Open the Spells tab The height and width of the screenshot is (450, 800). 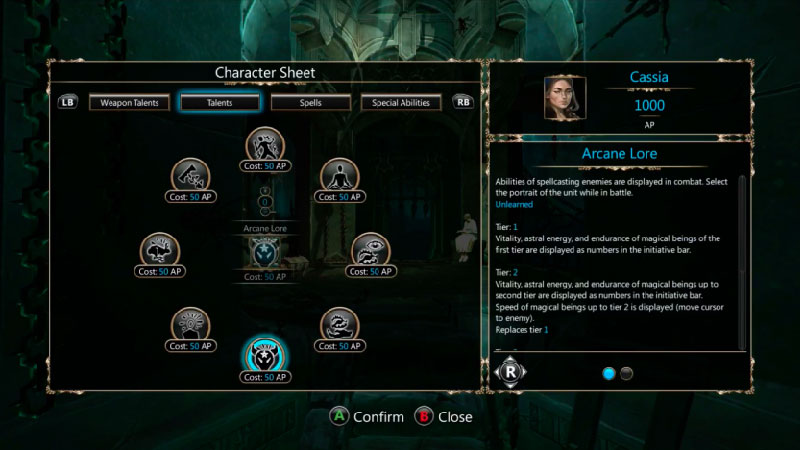pos(310,102)
